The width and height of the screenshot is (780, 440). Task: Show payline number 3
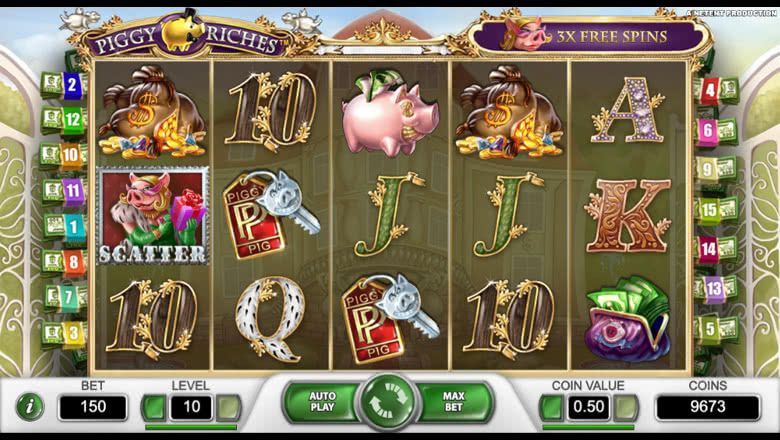pos(72,332)
